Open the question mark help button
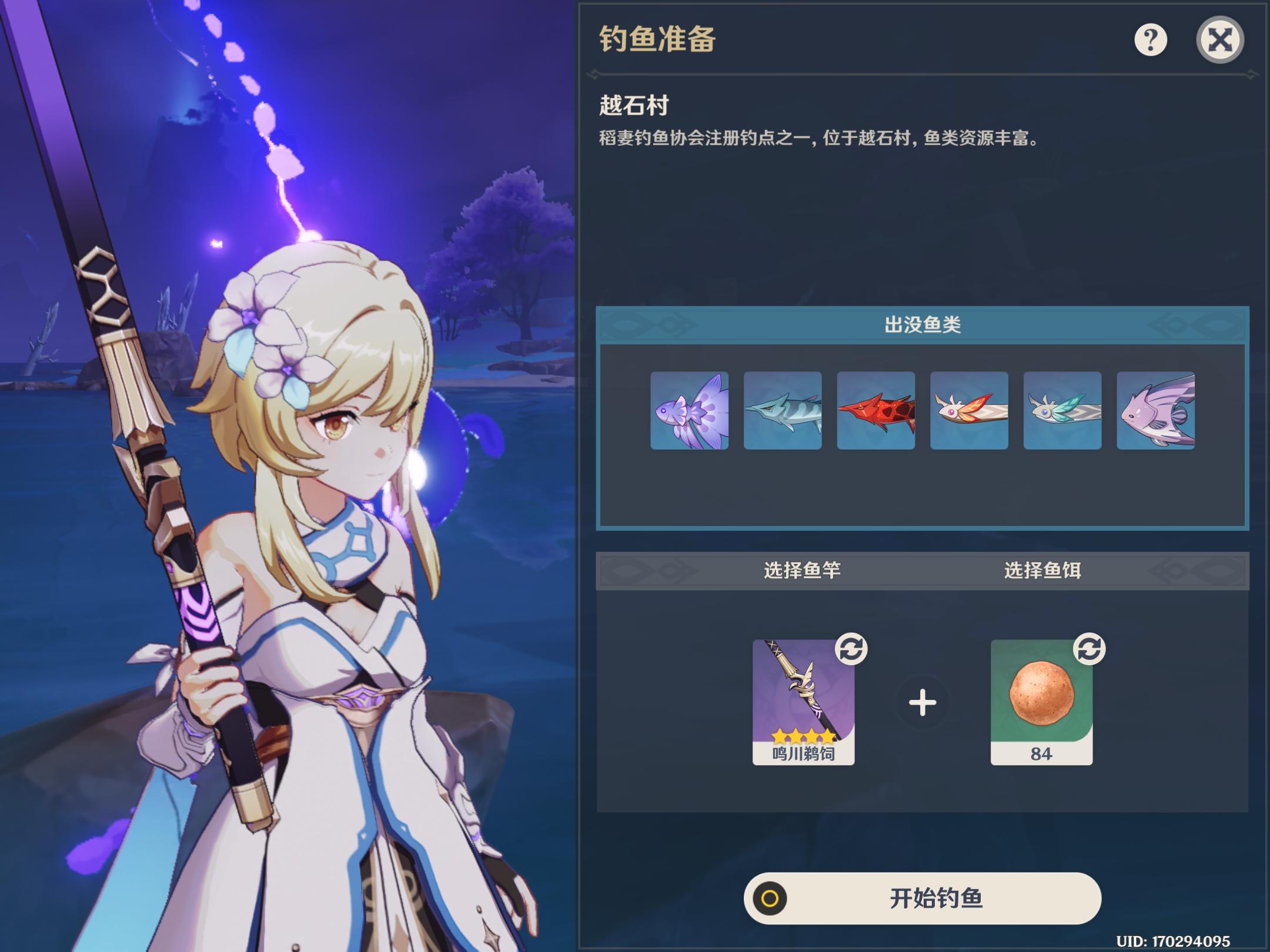The width and height of the screenshot is (1270, 952). click(1150, 40)
